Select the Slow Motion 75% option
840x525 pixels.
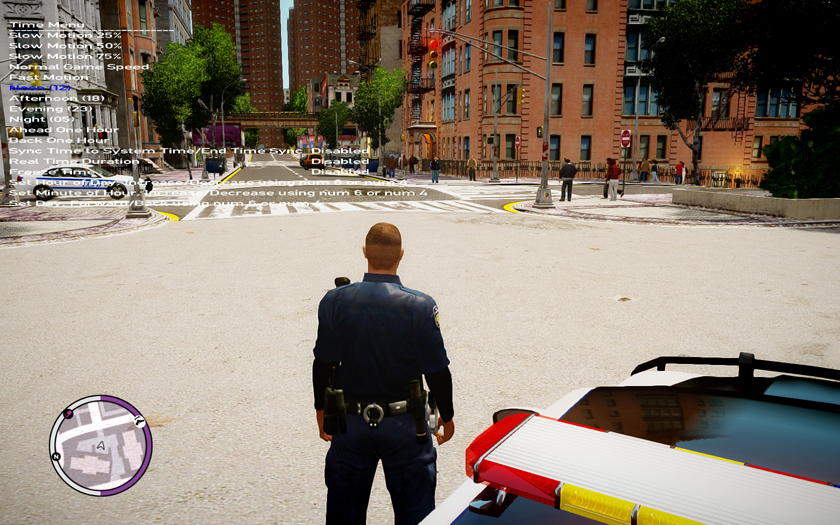pos(65,56)
